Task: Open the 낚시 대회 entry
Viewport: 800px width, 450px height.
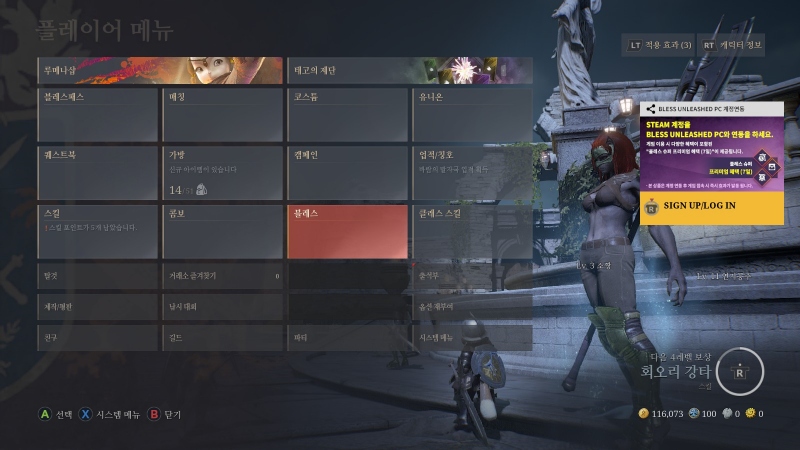Action: (221, 306)
